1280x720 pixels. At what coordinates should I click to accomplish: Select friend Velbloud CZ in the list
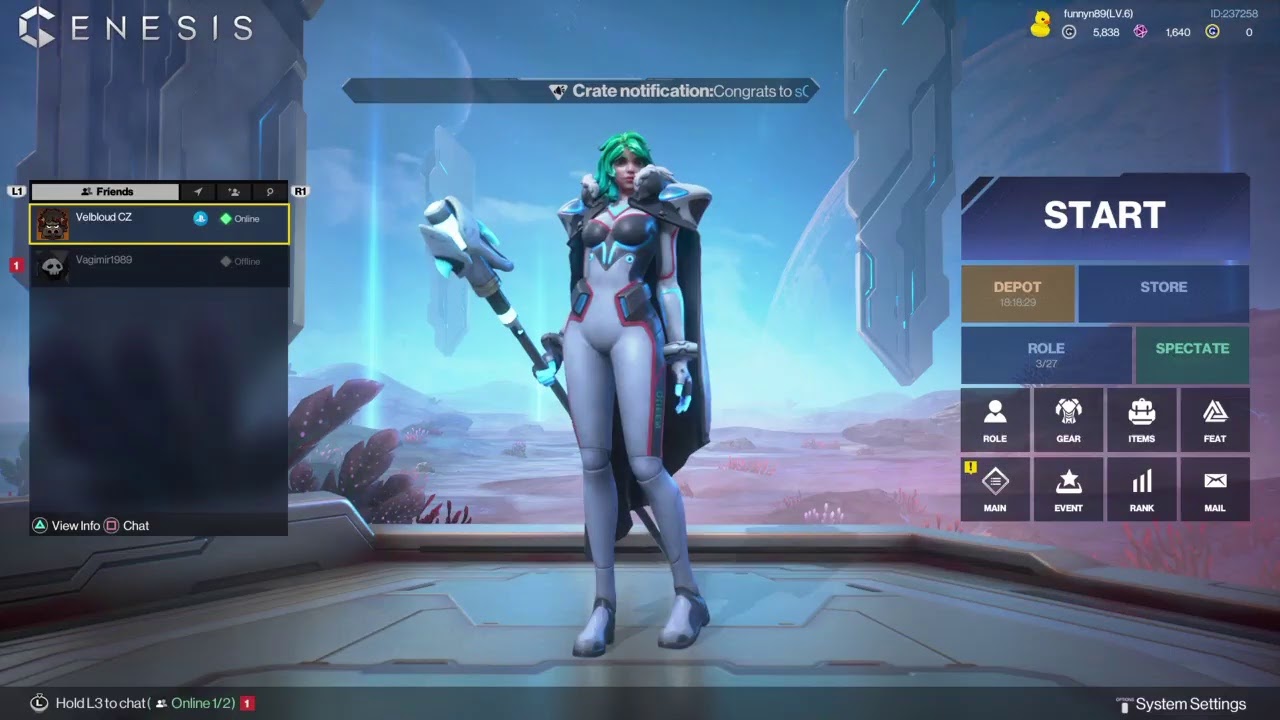pos(160,224)
